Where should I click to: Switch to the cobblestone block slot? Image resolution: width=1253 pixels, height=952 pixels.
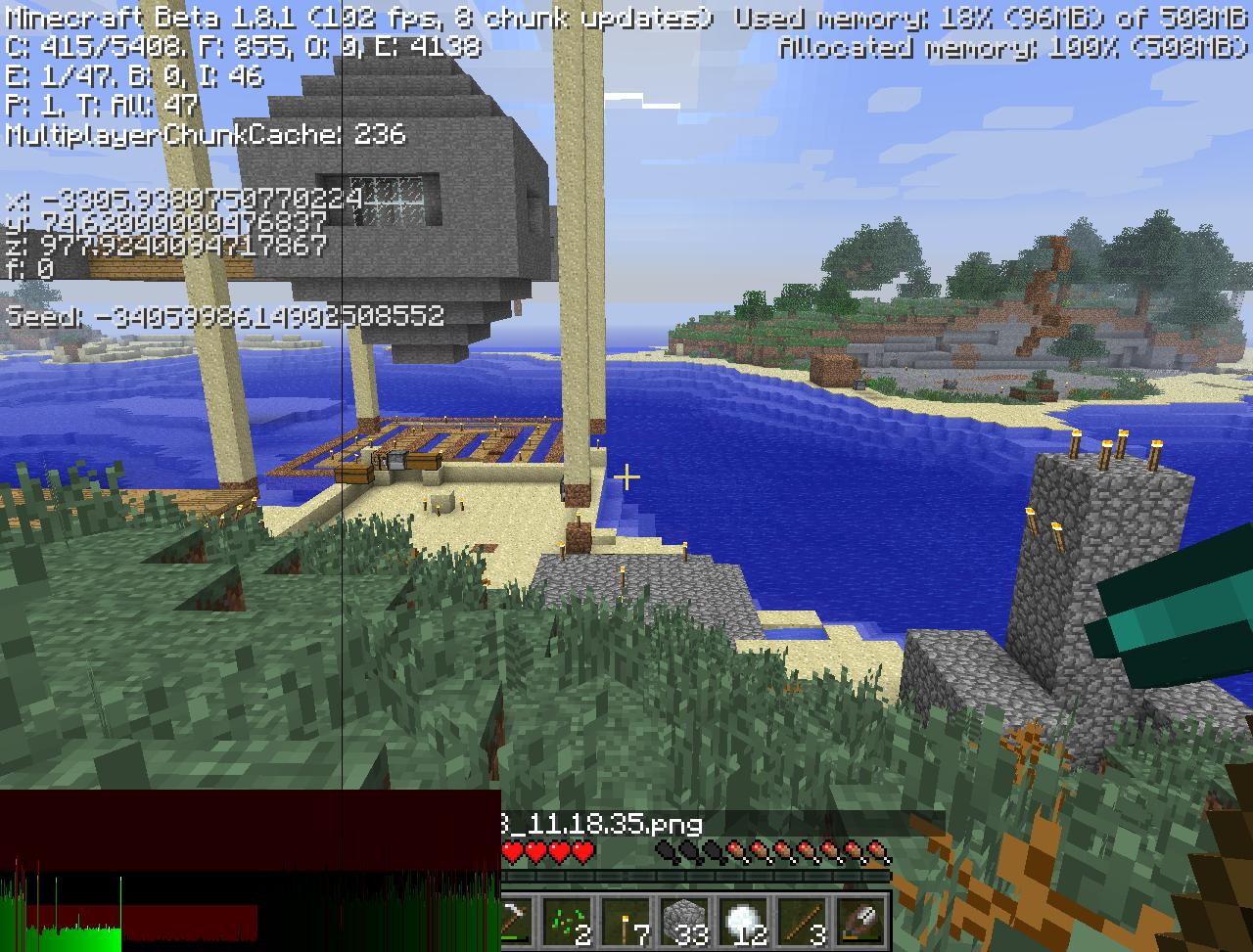pos(686,920)
